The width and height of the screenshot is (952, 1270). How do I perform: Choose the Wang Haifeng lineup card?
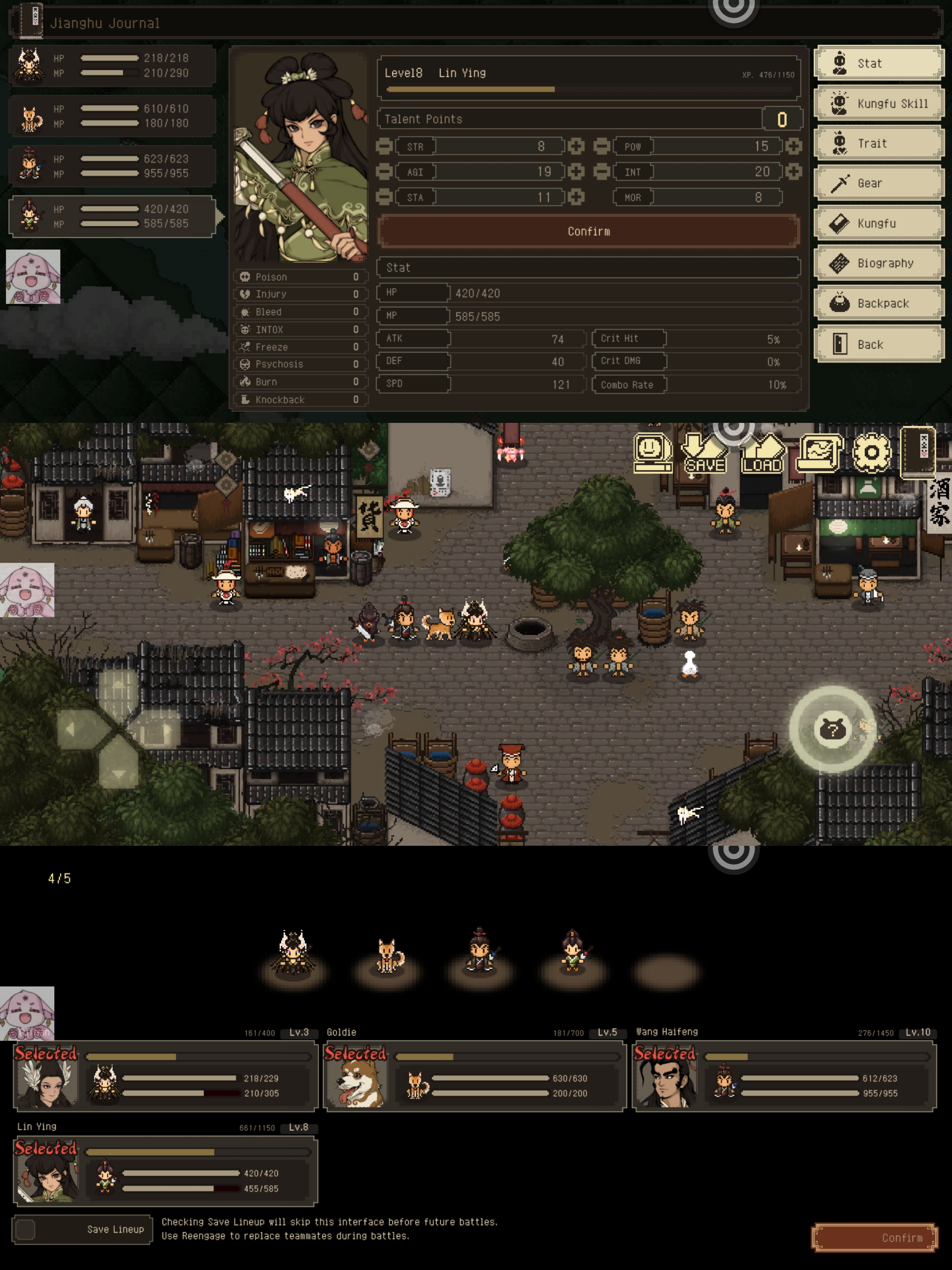click(784, 1076)
